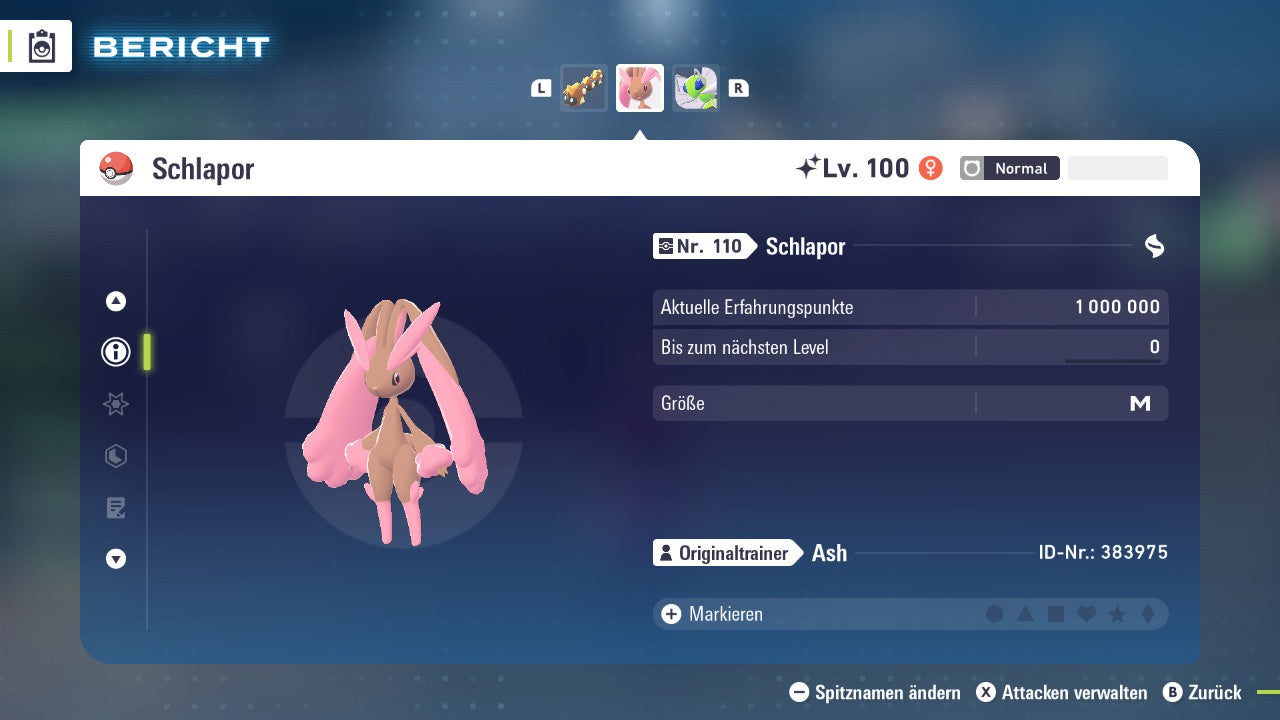Image resolution: width=1280 pixels, height=720 pixels.
Task: Click the Originaltrainer person icon
Action: 665,552
